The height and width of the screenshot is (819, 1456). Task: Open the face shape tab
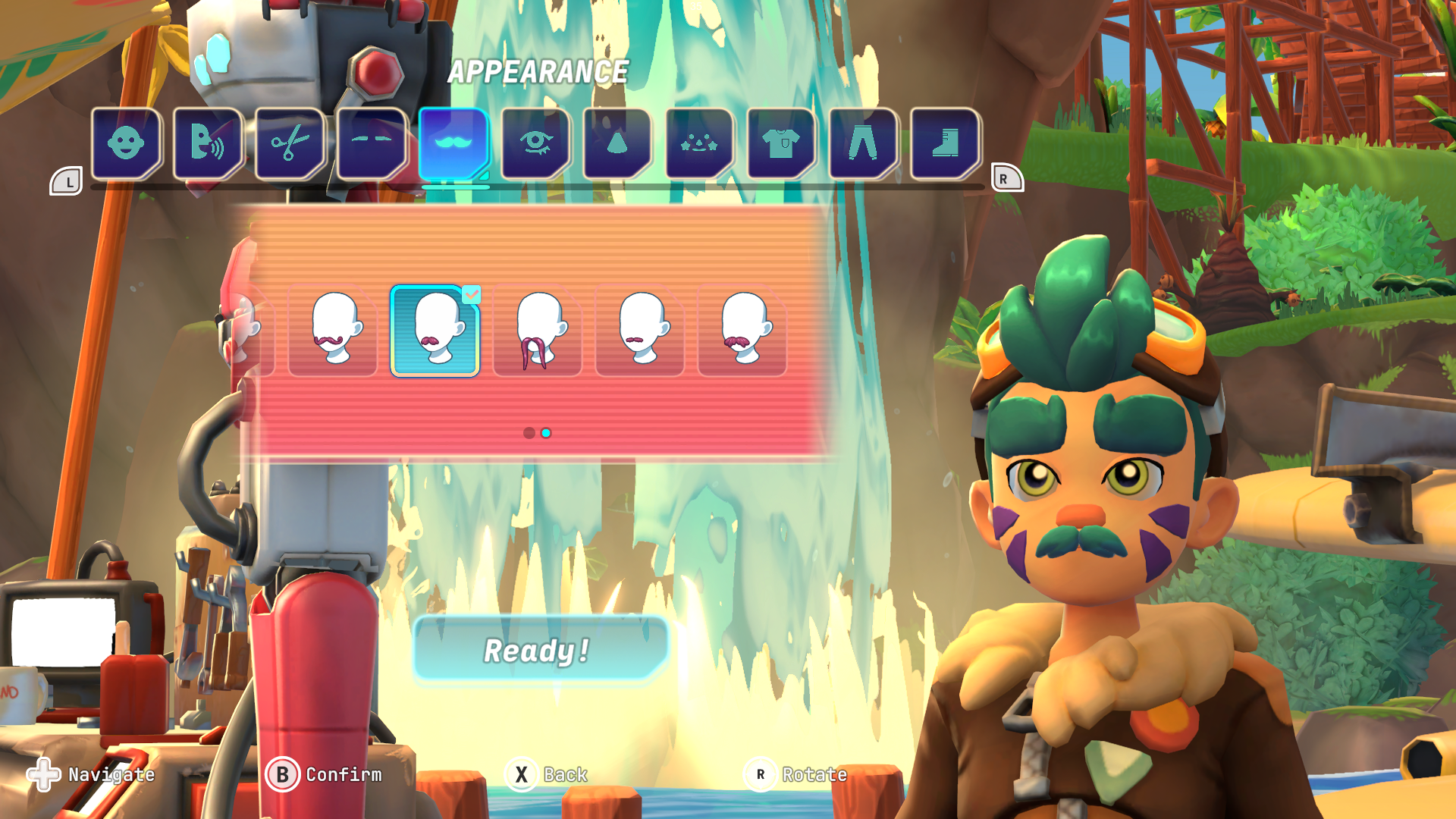click(126, 143)
